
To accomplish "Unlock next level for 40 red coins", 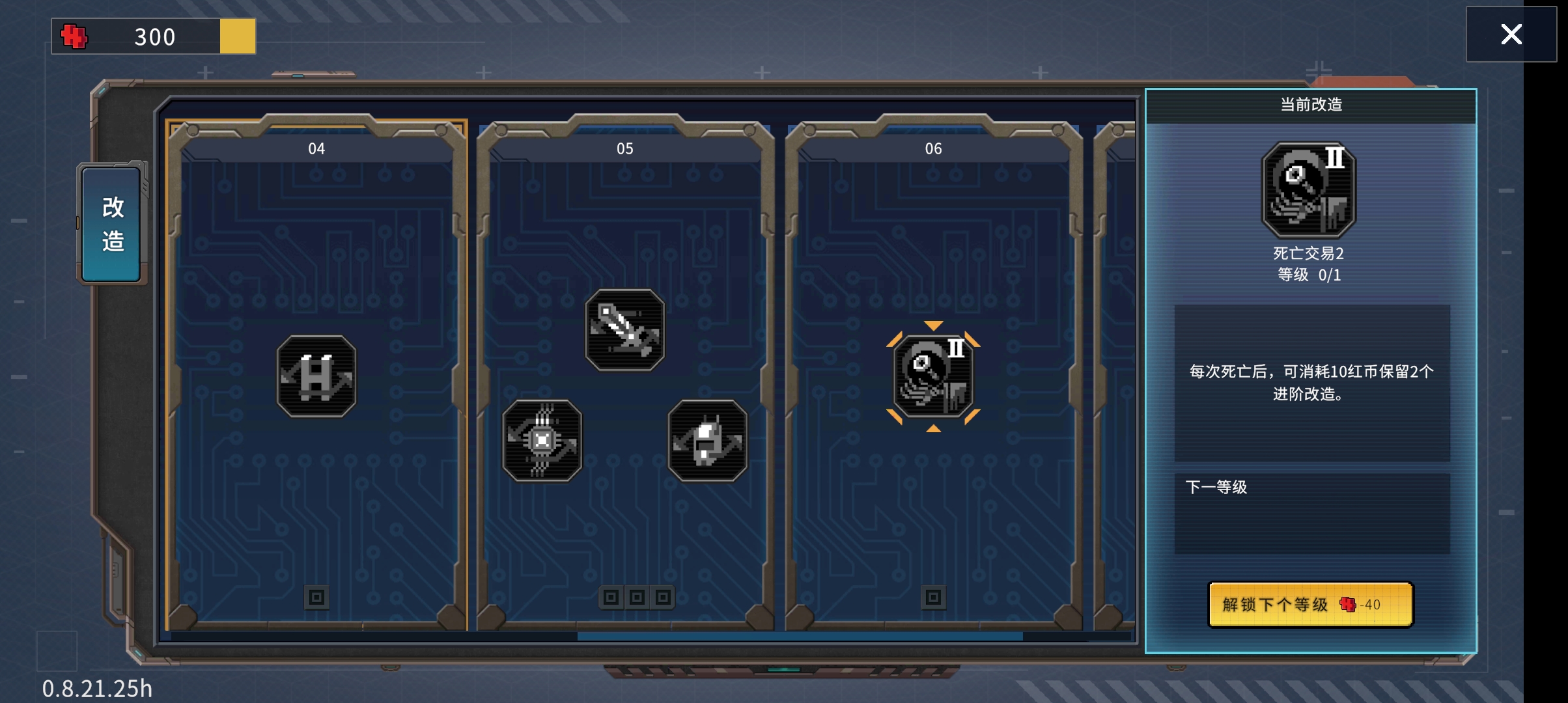I will point(1310,605).
